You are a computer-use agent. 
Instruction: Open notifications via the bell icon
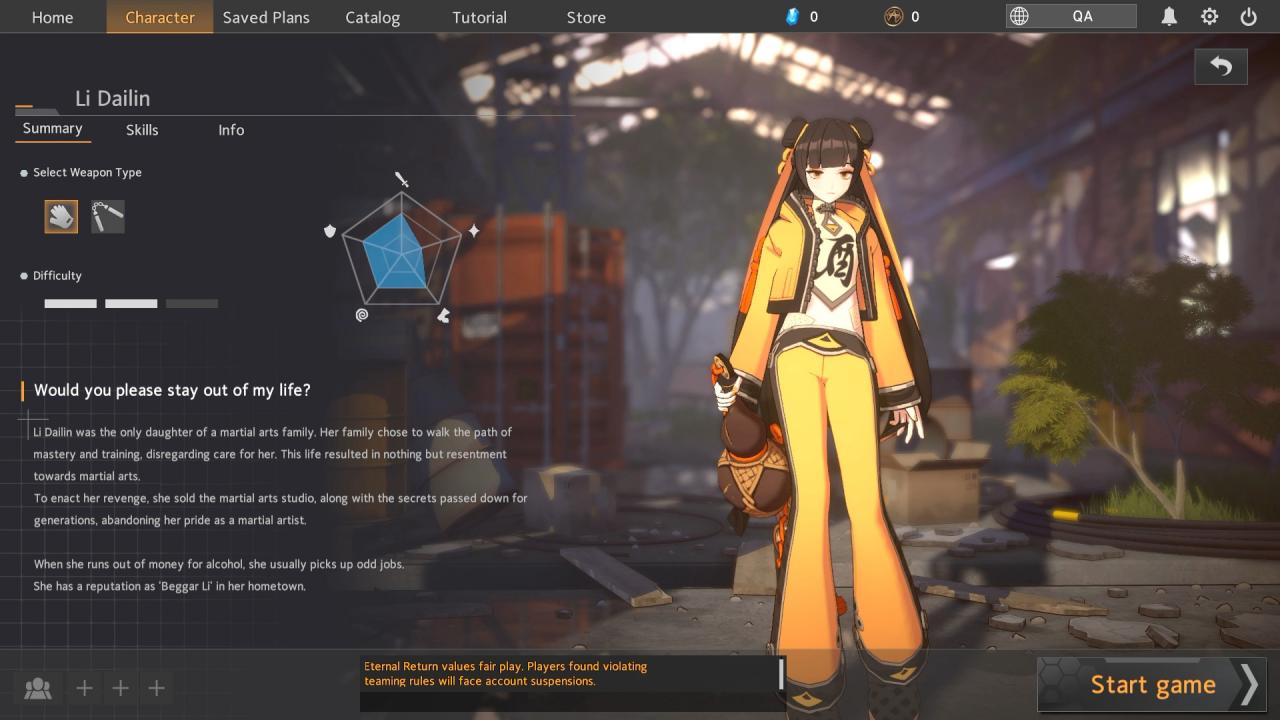click(1169, 17)
